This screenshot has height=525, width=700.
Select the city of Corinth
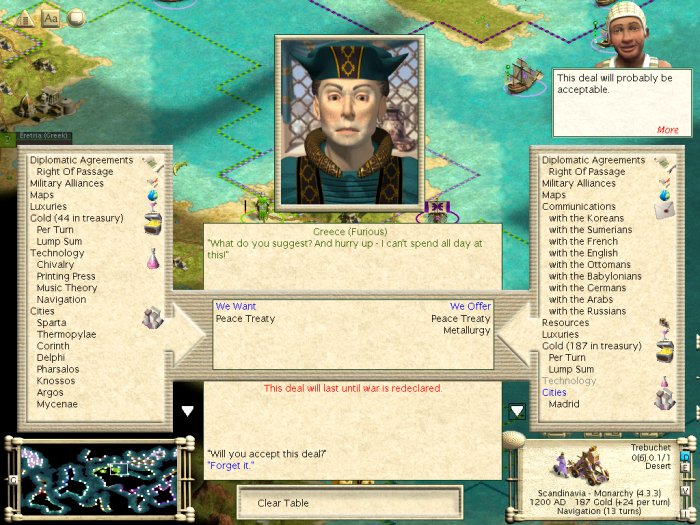point(54,346)
